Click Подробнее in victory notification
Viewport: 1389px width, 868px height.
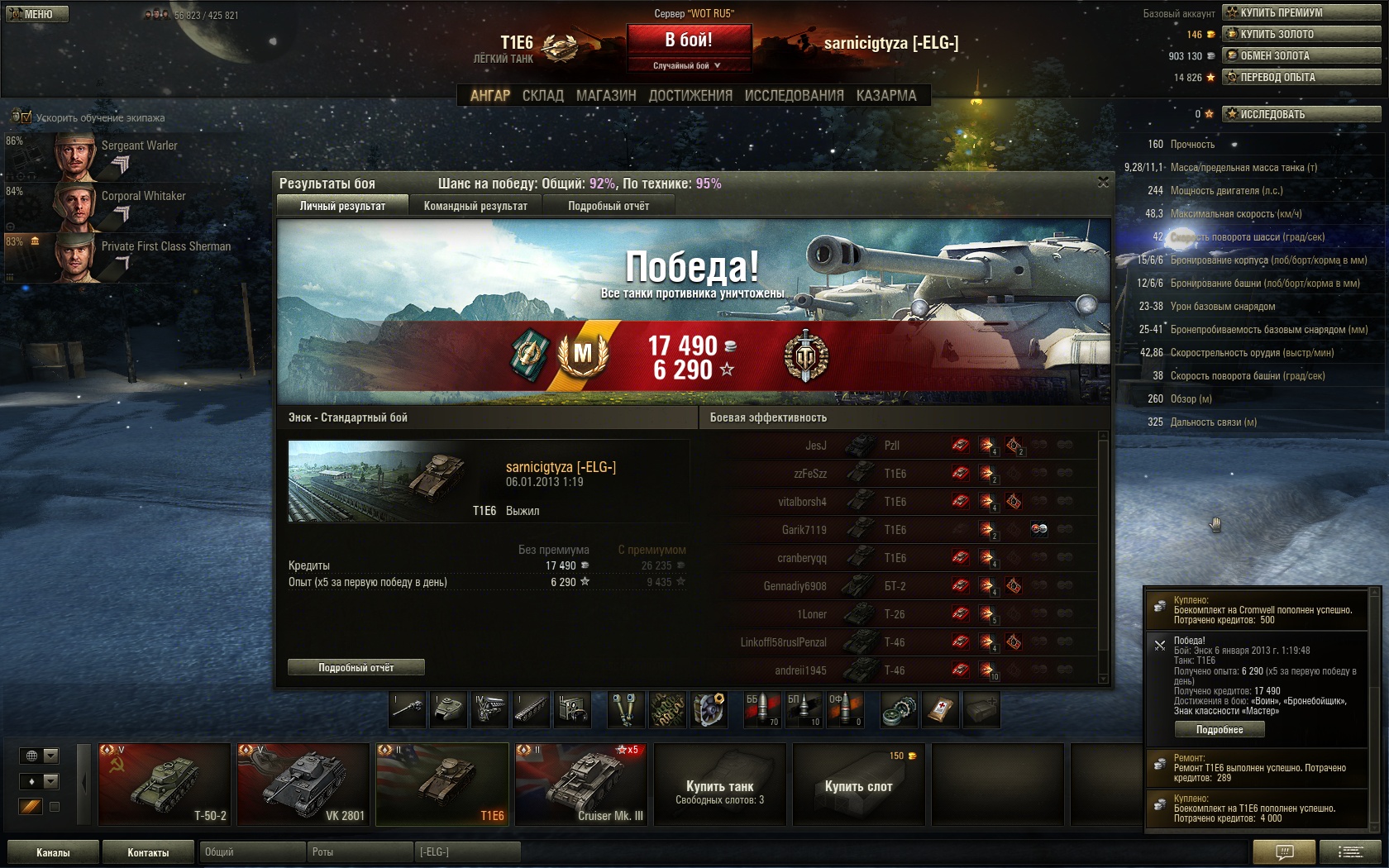tap(1220, 729)
